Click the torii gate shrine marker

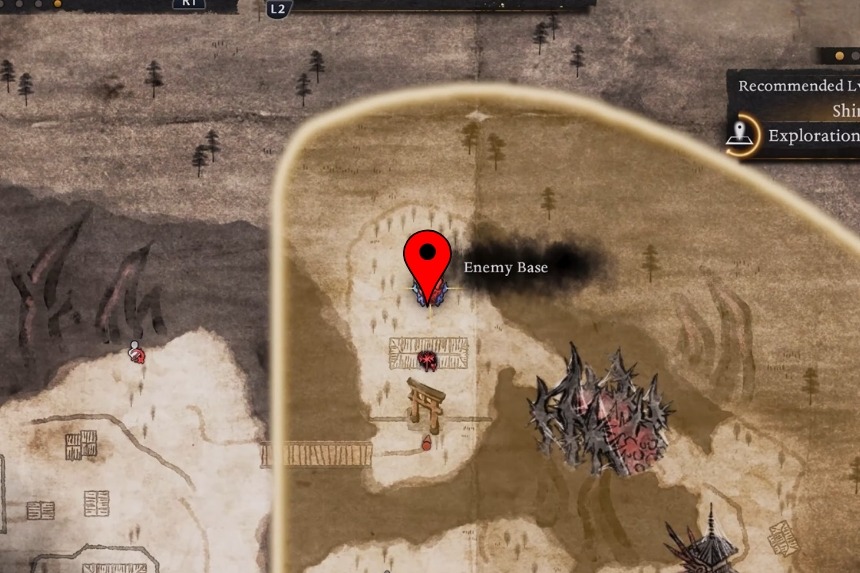click(x=425, y=402)
